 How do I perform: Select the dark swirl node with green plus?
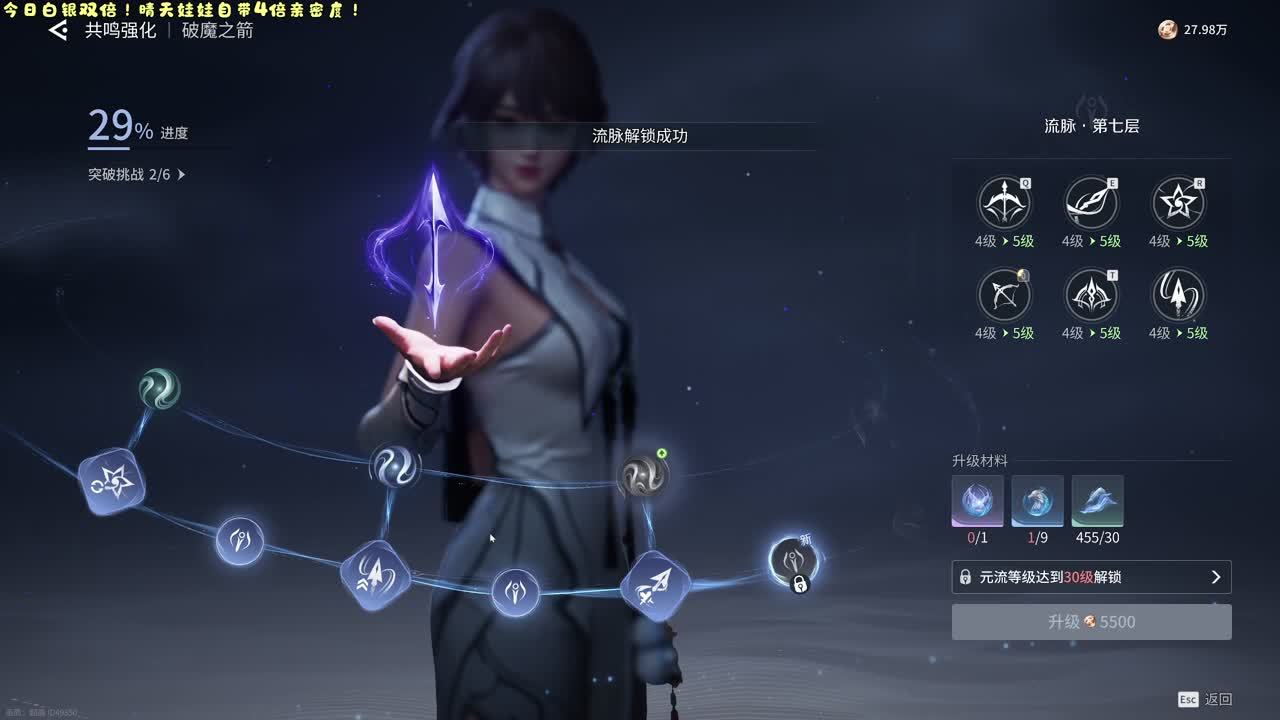click(x=642, y=476)
